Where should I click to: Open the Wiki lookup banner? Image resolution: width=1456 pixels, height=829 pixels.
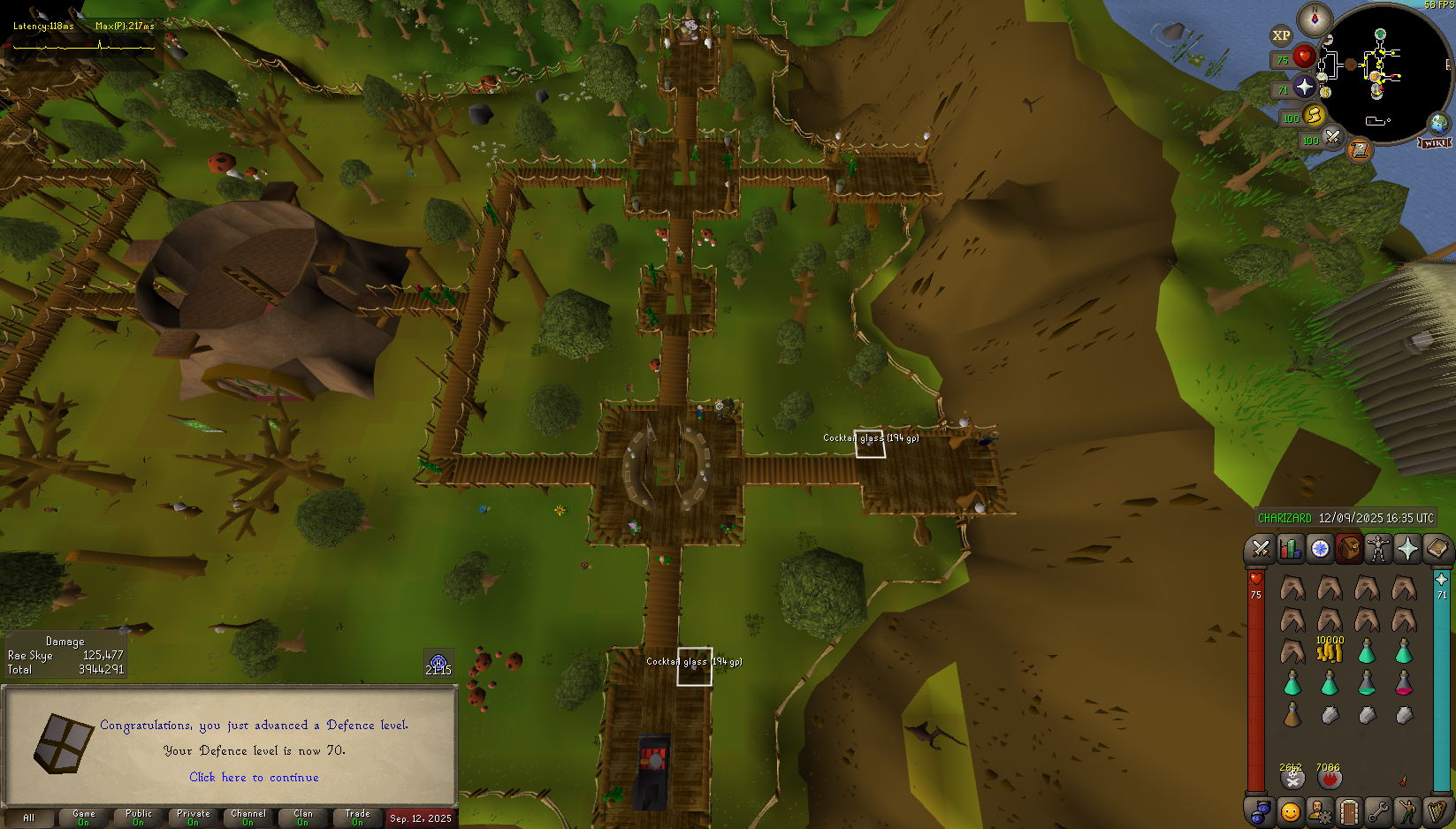click(1435, 142)
